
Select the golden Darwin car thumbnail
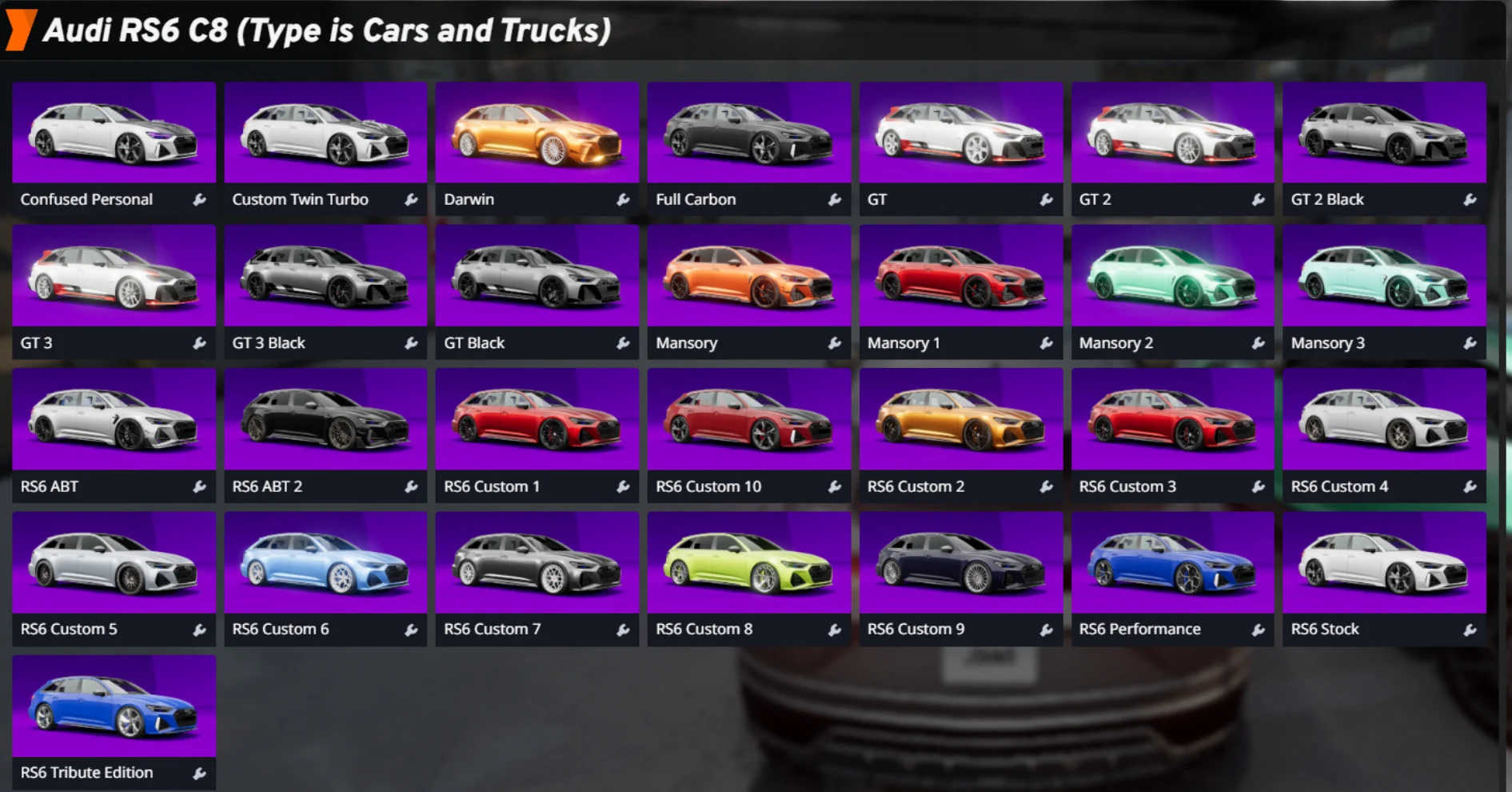[x=537, y=133]
